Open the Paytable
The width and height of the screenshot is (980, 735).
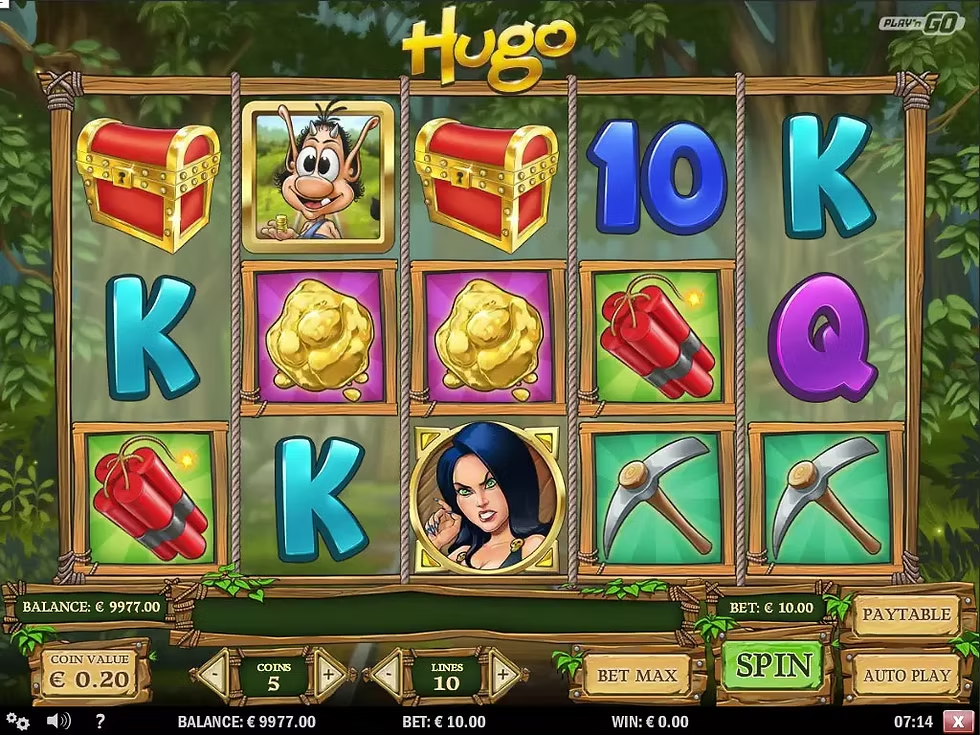(906, 614)
